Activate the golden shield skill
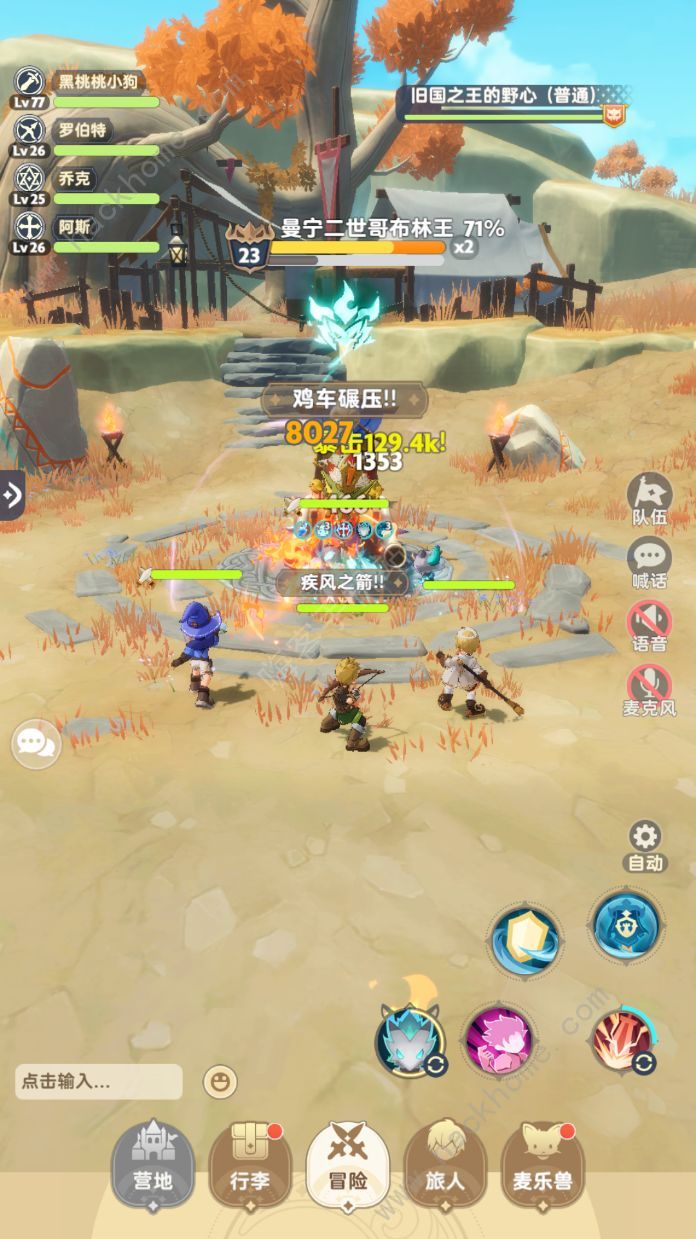 pyautogui.click(x=526, y=938)
